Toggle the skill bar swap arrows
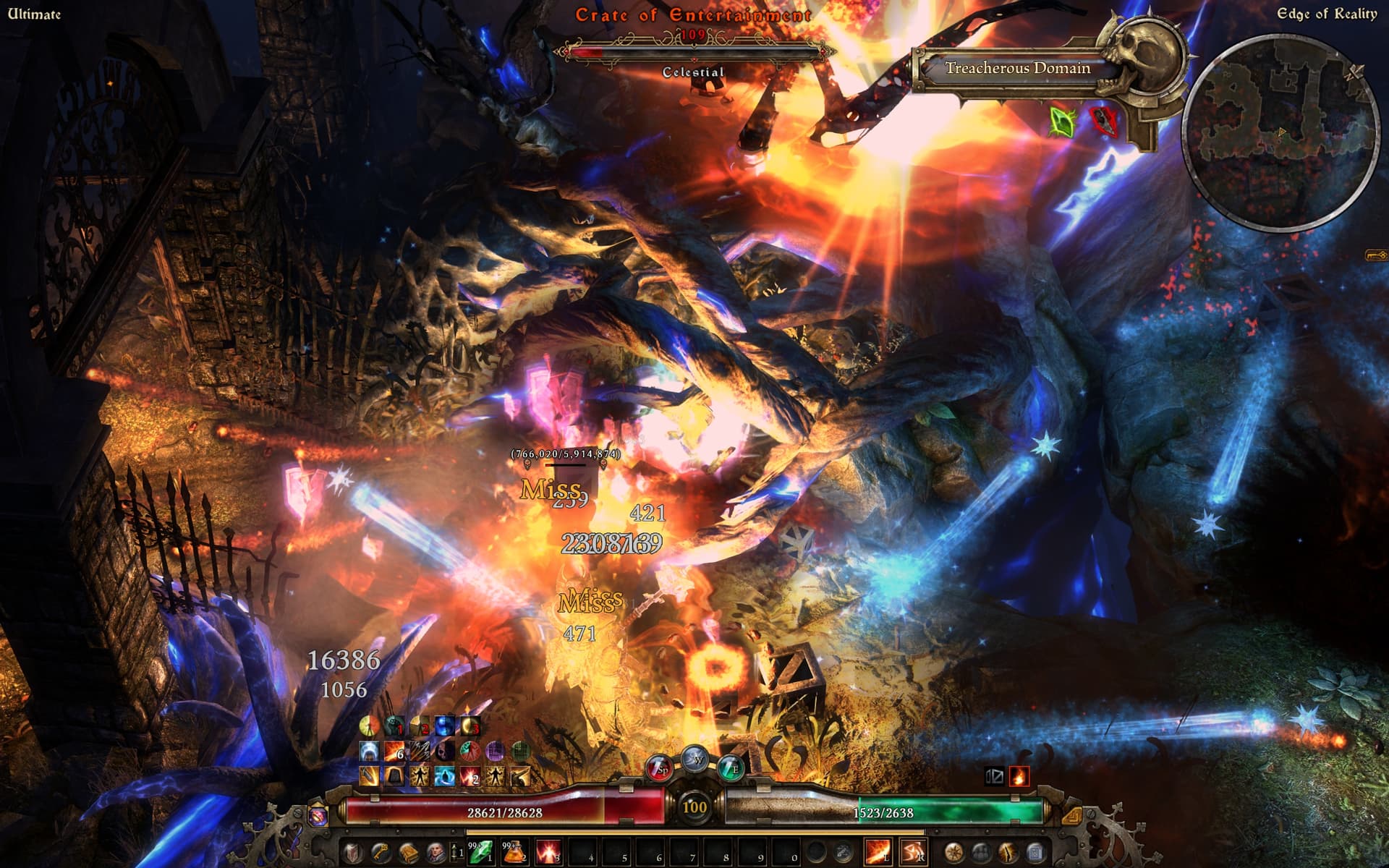Viewport: 1389px width, 868px height. click(x=454, y=854)
